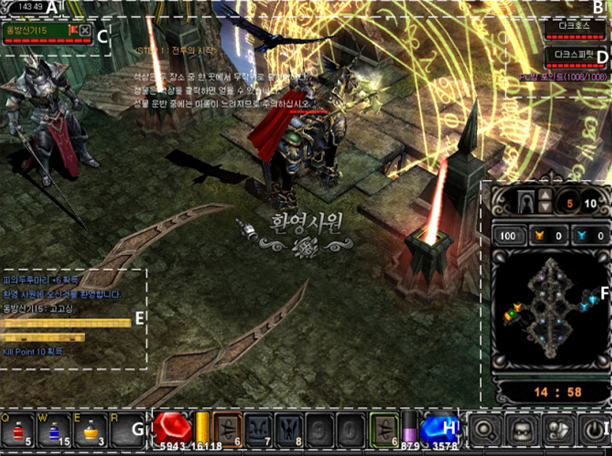Close the party member frame with the X
The height and width of the screenshot is (456, 612).
[85, 31]
